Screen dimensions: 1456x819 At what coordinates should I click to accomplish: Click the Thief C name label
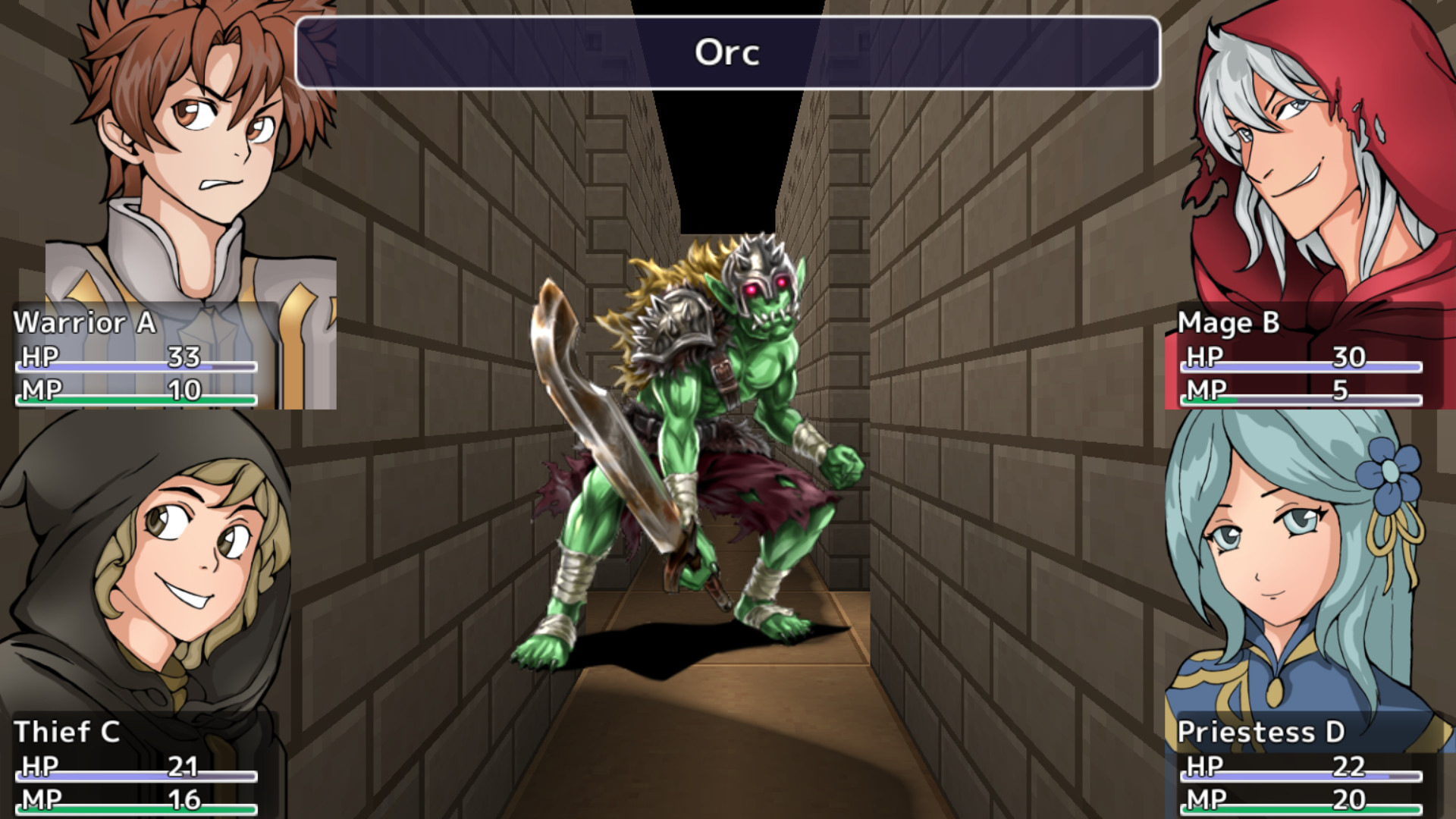tap(68, 731)
